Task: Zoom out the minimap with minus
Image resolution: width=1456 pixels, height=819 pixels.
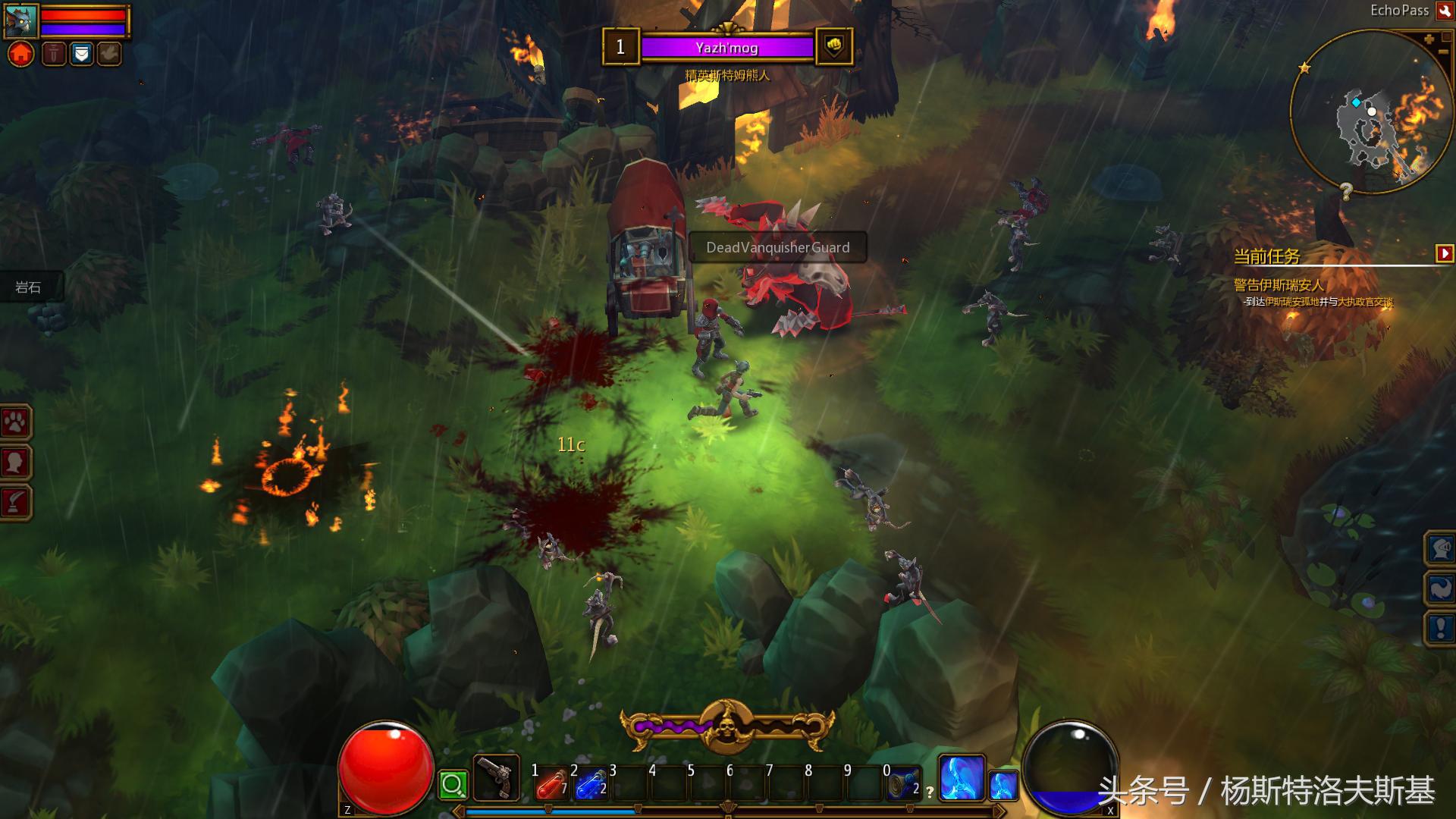Action: point(1442,52)
